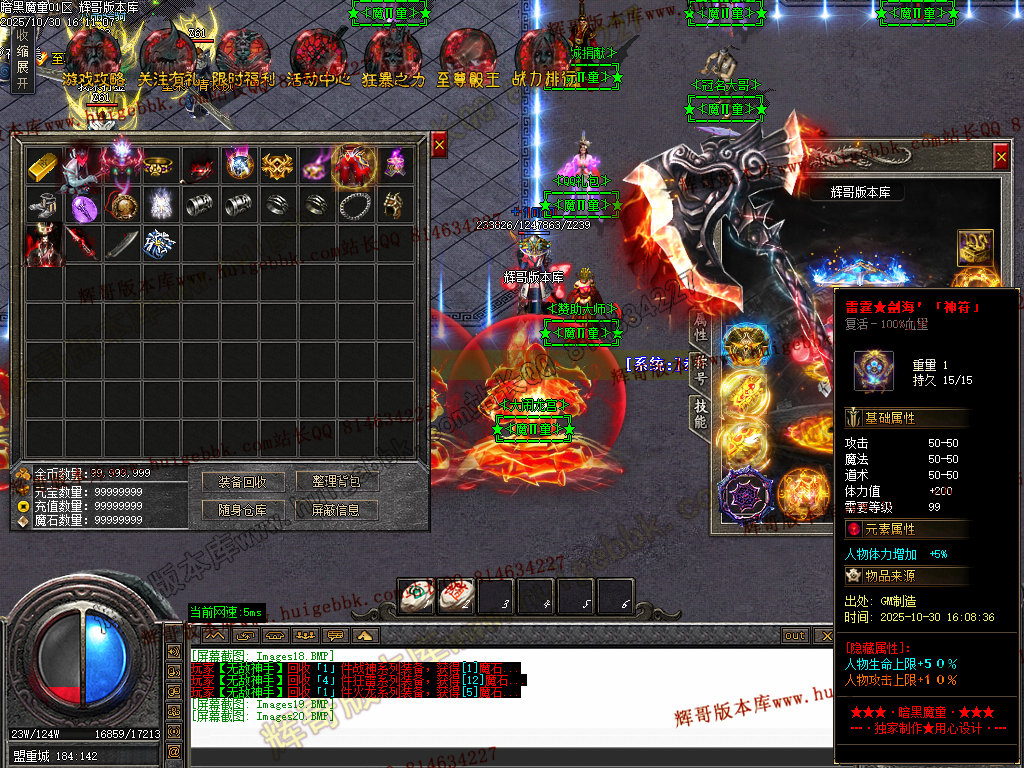1024x768 pixels.
Task: Collapse the top menu with 收缩展开
Action: pos(22,60)
